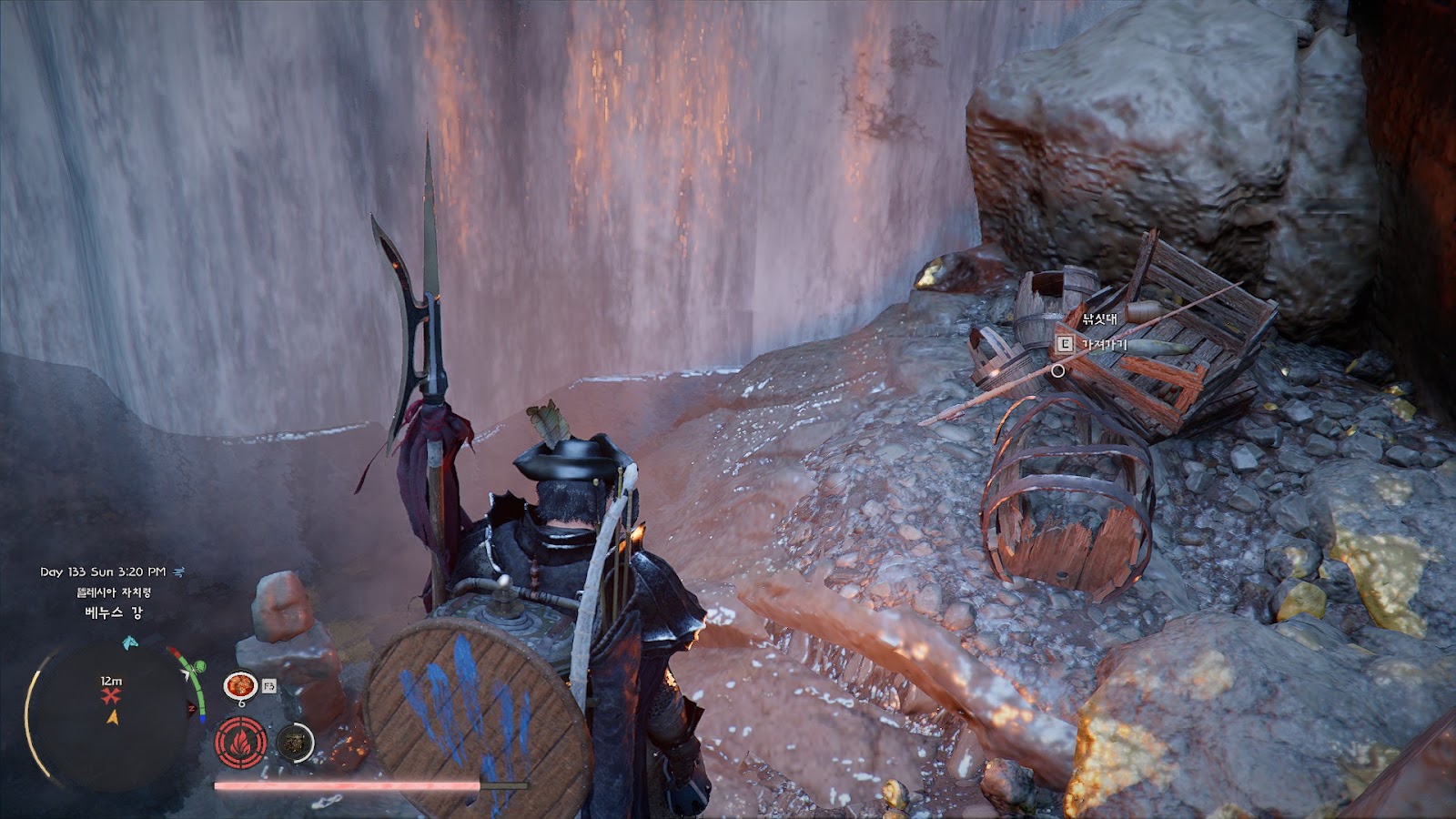Select the red stew food item slot
This screenshot has height=819, width=1456.
coord(240,685)
